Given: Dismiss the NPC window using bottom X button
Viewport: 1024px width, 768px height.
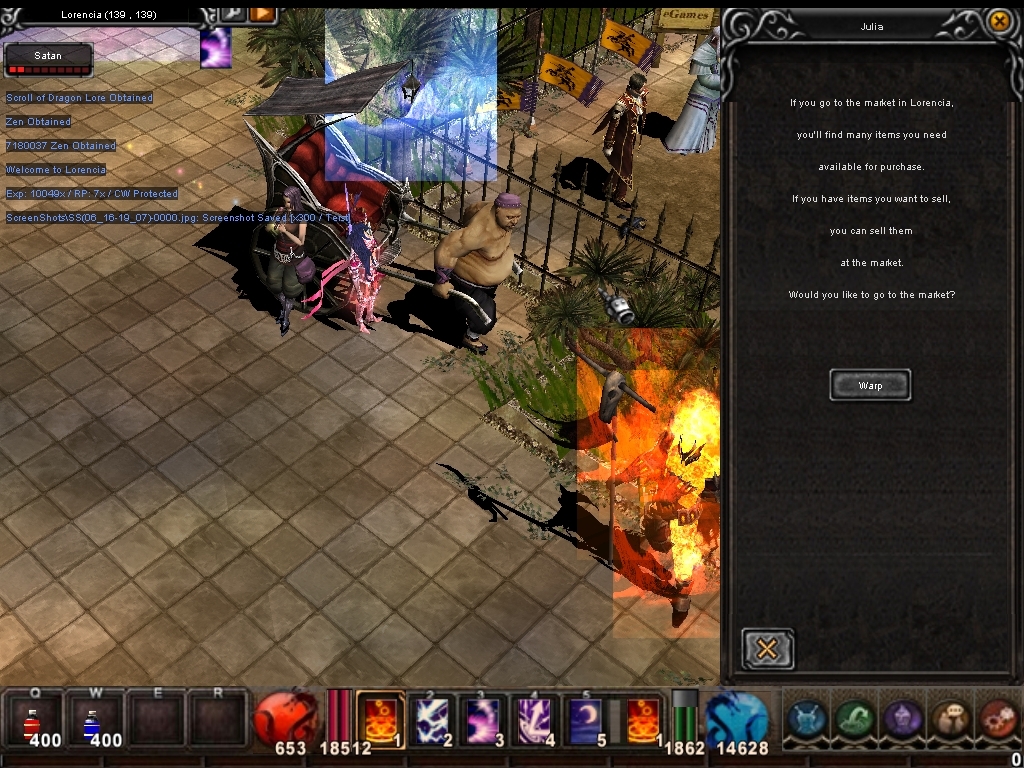Looking at the screenshot, I should (x=767, y=649).
